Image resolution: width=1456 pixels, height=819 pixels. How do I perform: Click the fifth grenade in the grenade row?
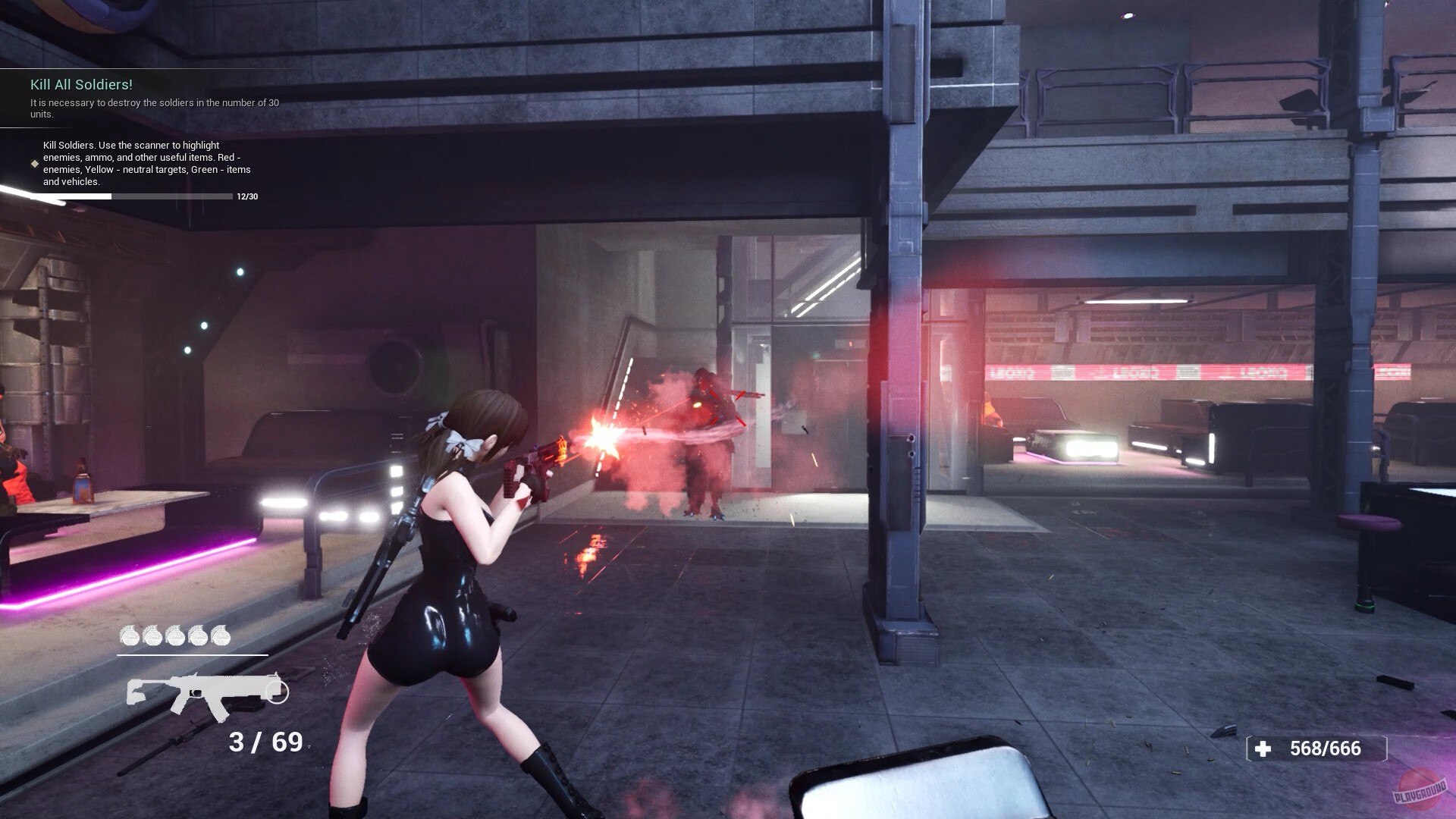pos(220,635)
